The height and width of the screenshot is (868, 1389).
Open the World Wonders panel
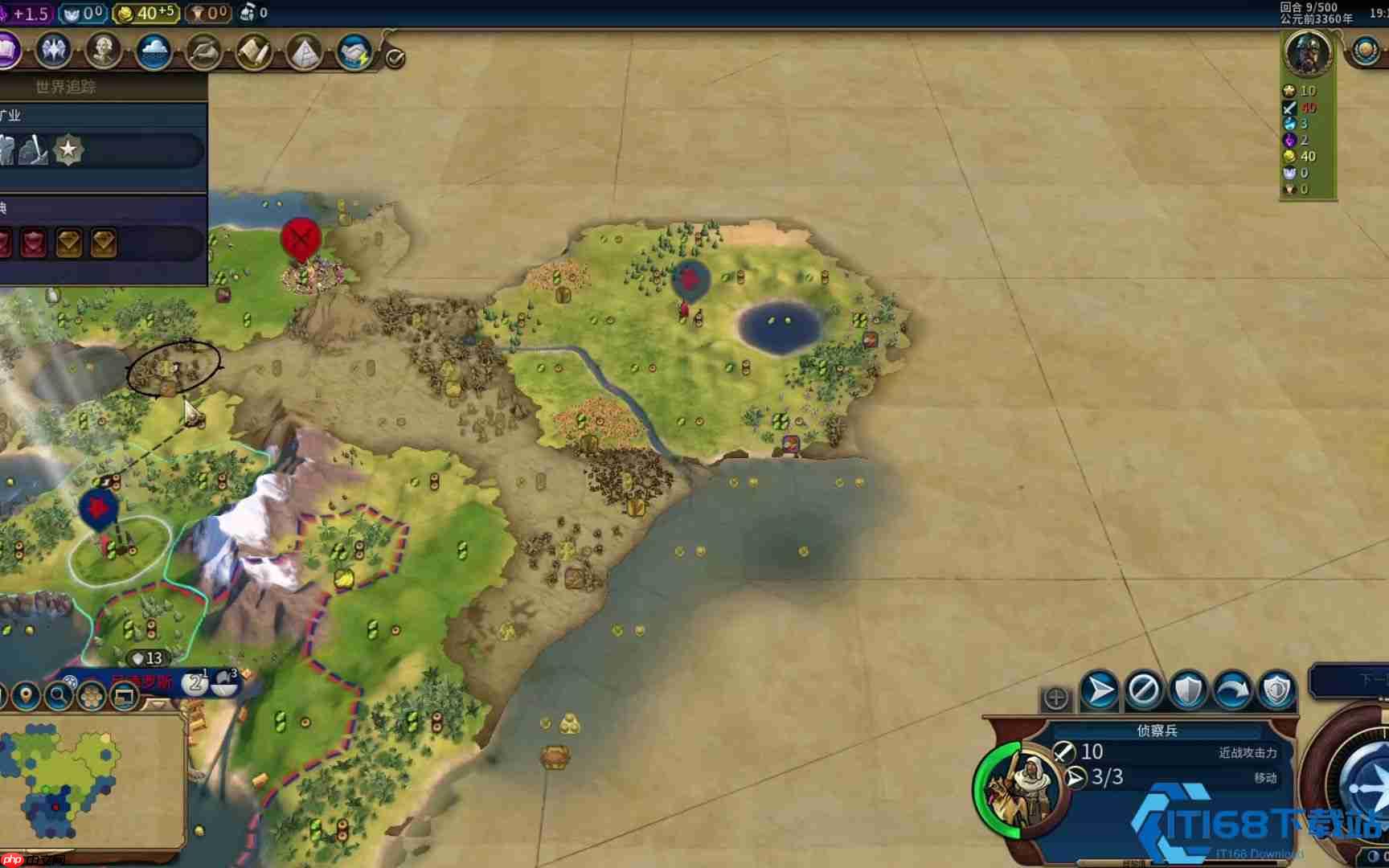[304, 51]
